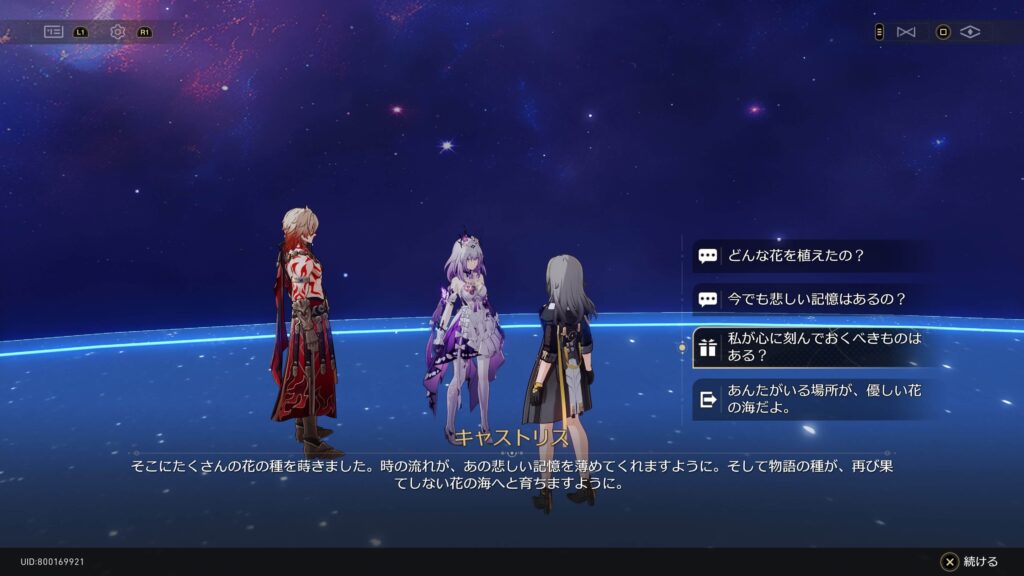Pick the gift option "私が心に刻んでおくべきものはある？"

point(808,347)
